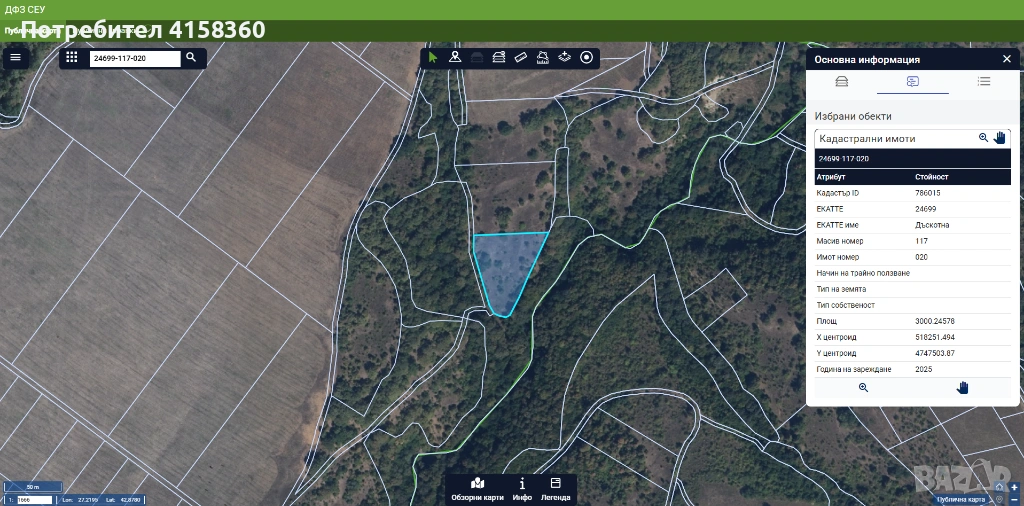Select the green arrow pointer tool
The image size is (1024, 506).
pos(433,57)
